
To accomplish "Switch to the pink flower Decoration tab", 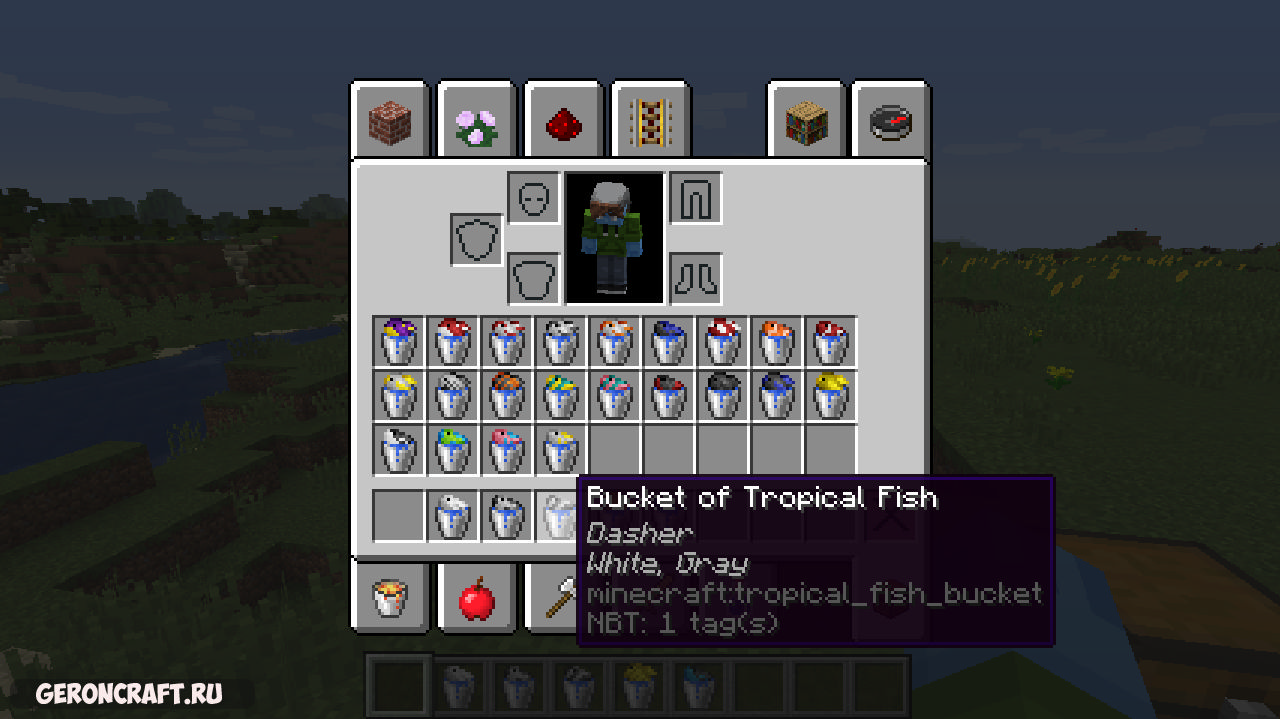I will [x=476, y=122].
